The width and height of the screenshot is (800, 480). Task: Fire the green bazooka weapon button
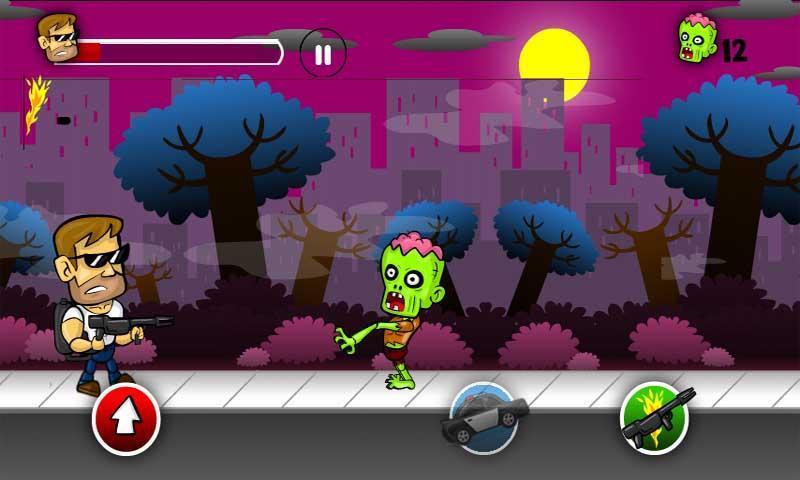point(655,418)
